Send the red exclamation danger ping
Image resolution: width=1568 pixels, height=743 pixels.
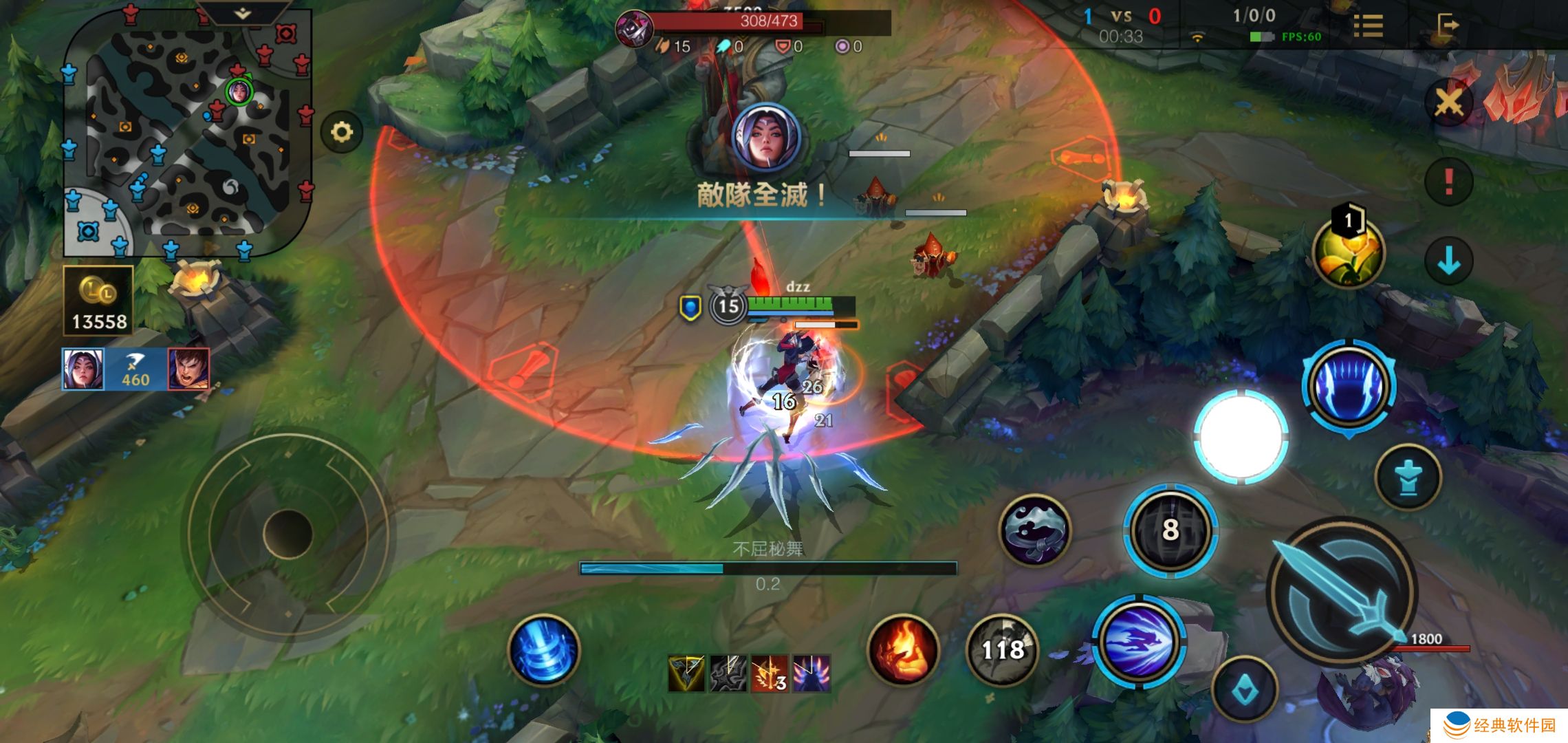point(1448,182)
